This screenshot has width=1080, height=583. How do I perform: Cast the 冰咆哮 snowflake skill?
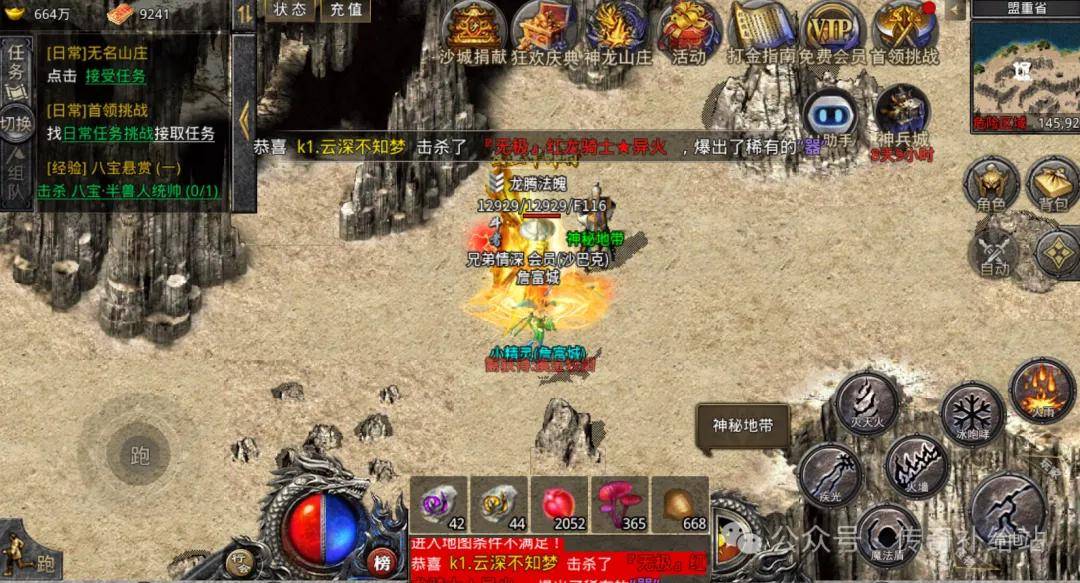pyautogui.click(x=971, y=412)
